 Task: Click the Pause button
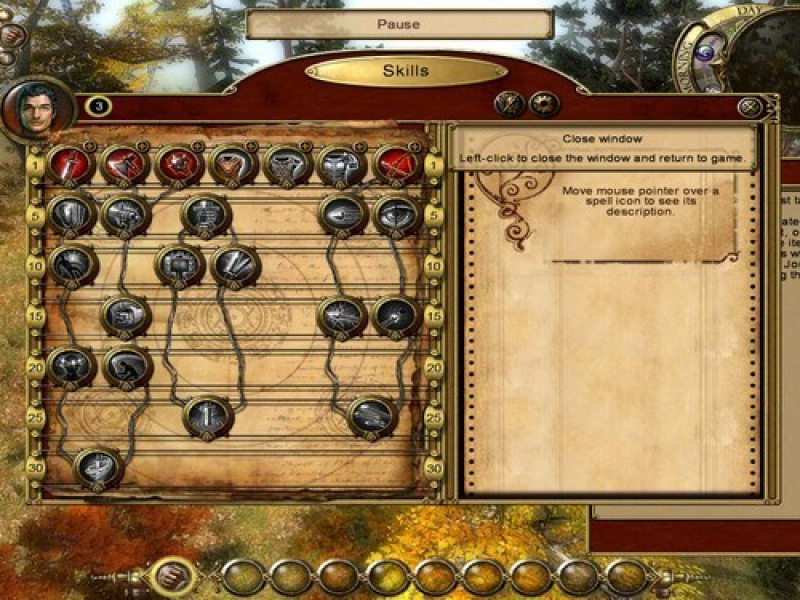(399, 24)
